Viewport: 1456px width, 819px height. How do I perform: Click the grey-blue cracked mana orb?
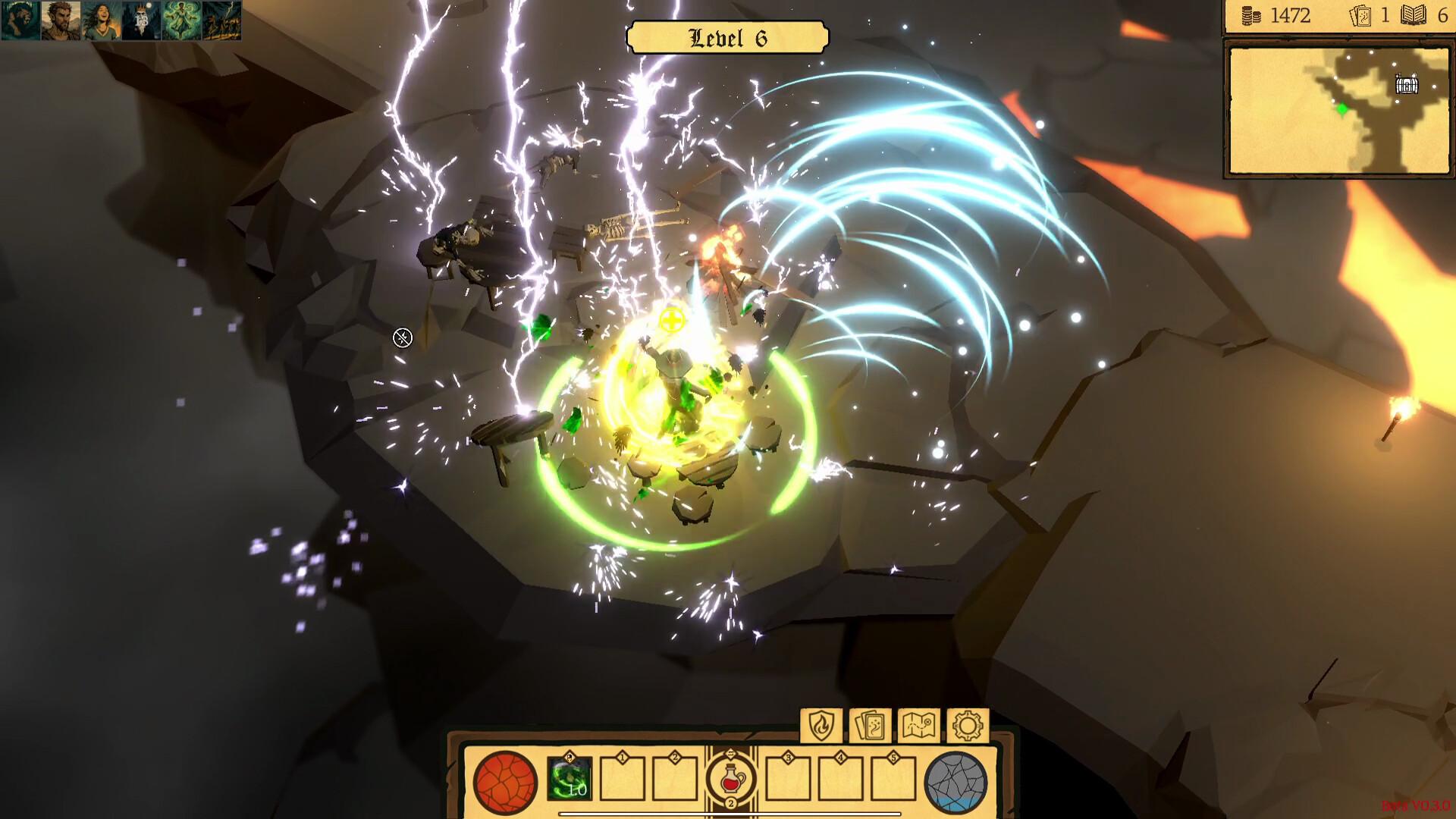tap(956, 783)
